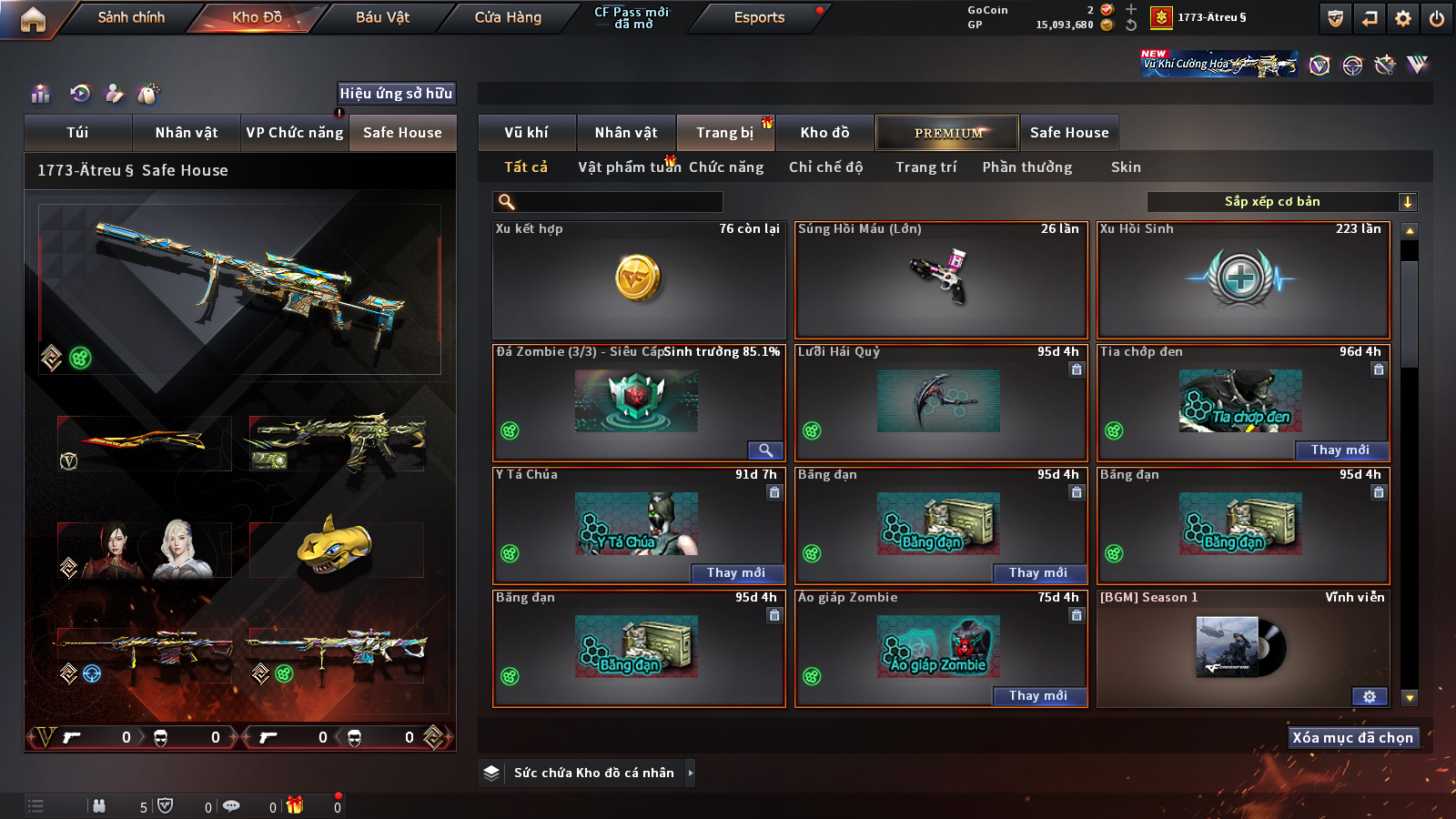This screenshot has width=1456, height=819.
Task: Click the power exit button
Action: click(1437, 18)
